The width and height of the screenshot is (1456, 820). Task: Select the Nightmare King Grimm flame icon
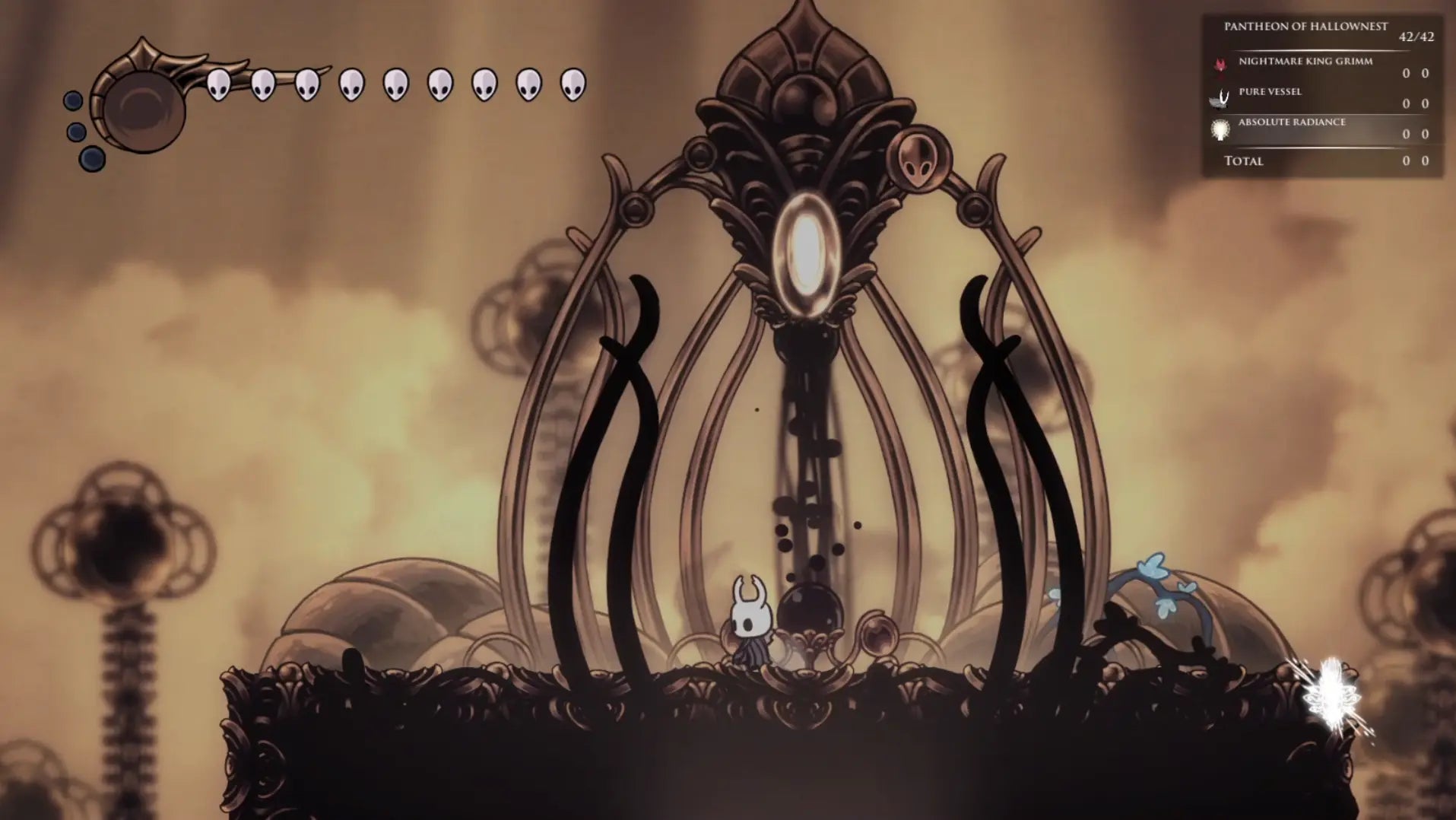pos(1220,65)
